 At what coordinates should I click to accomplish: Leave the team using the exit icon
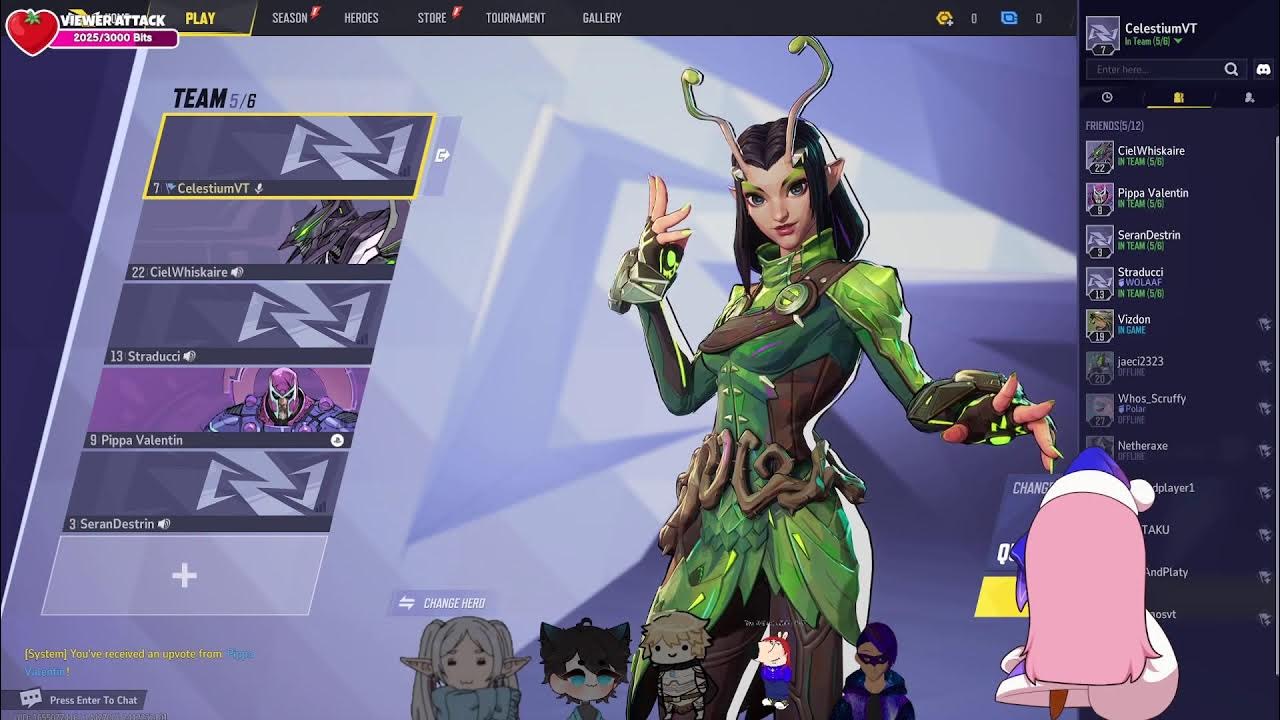(443, 155)
